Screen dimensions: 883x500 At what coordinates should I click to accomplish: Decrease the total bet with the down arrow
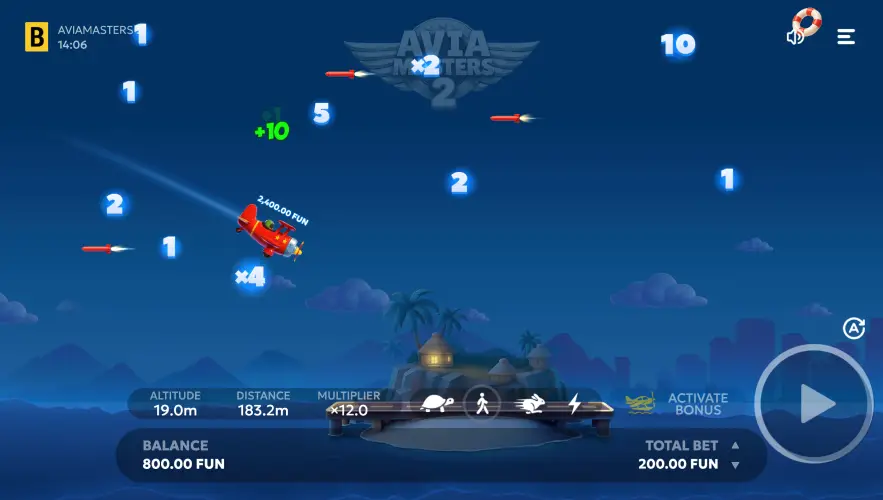[x=736, y=465]
